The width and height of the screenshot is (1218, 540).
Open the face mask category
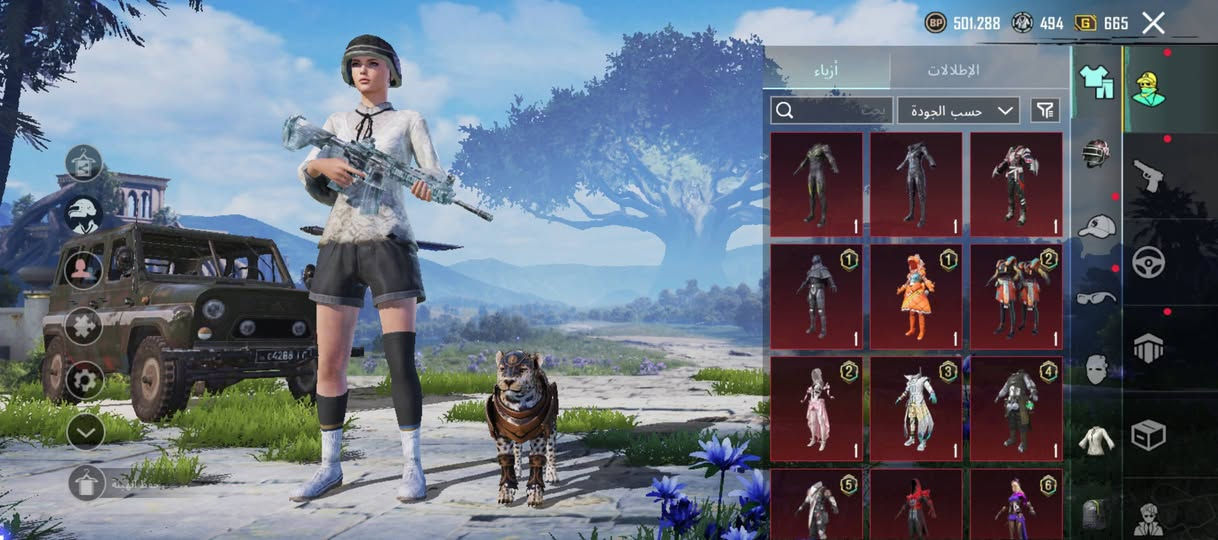pyautogui.click(x=1096, y=369)
